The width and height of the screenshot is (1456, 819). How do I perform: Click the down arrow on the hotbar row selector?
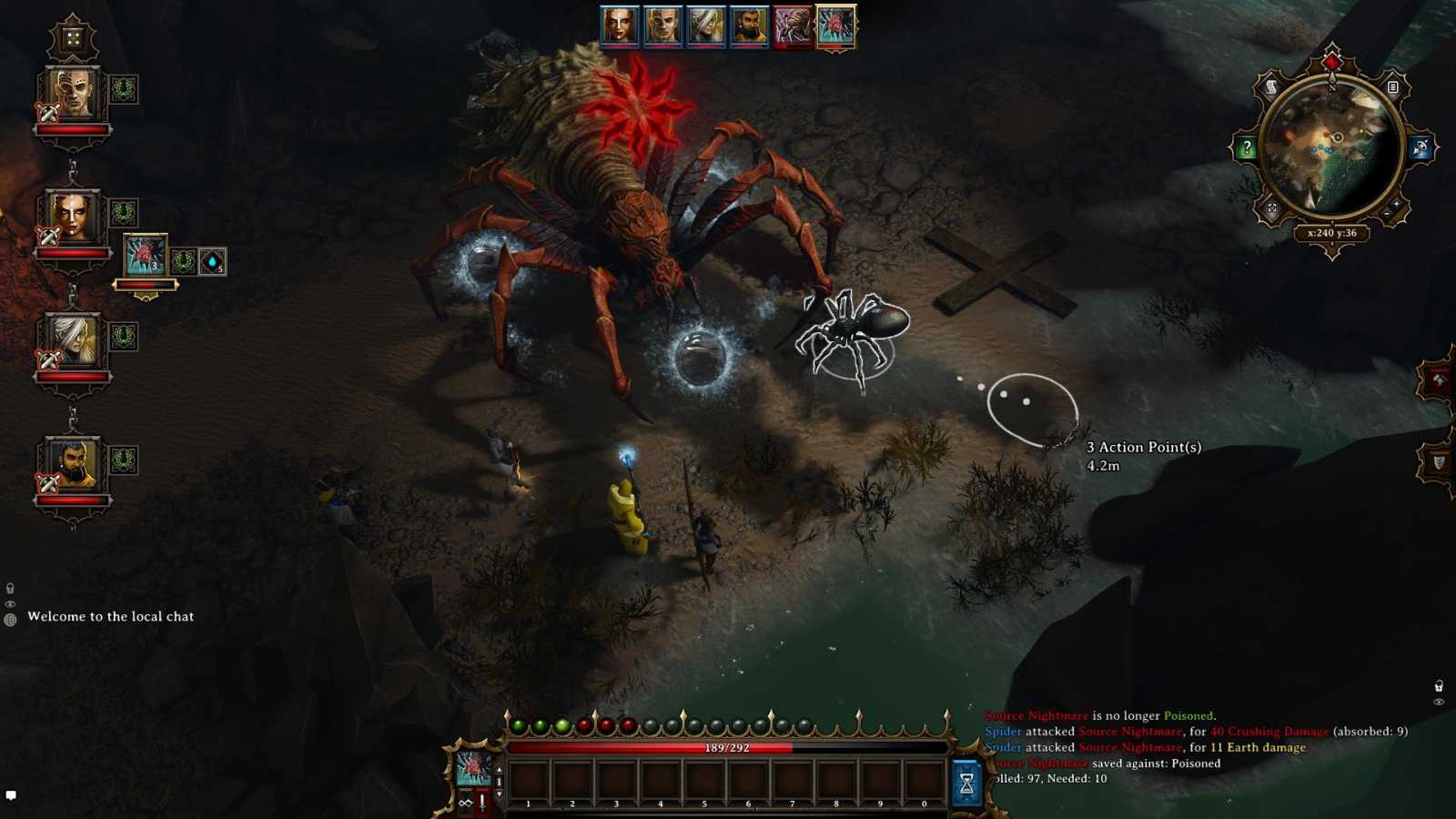click(x=499, y=794)
